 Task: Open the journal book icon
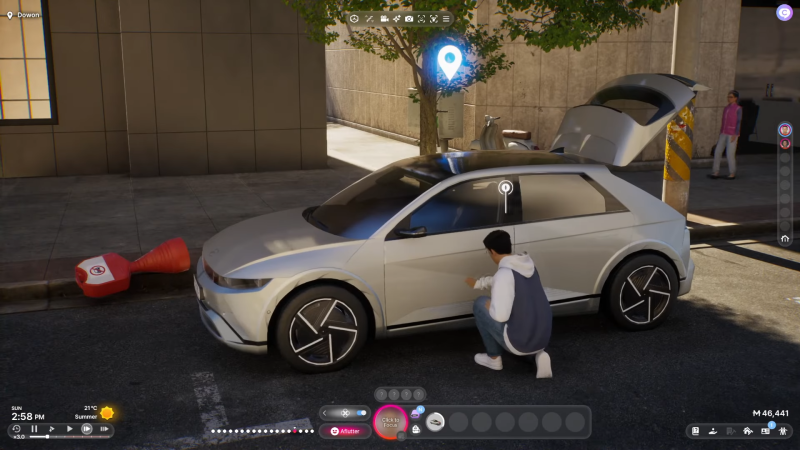tap(697, 431)
